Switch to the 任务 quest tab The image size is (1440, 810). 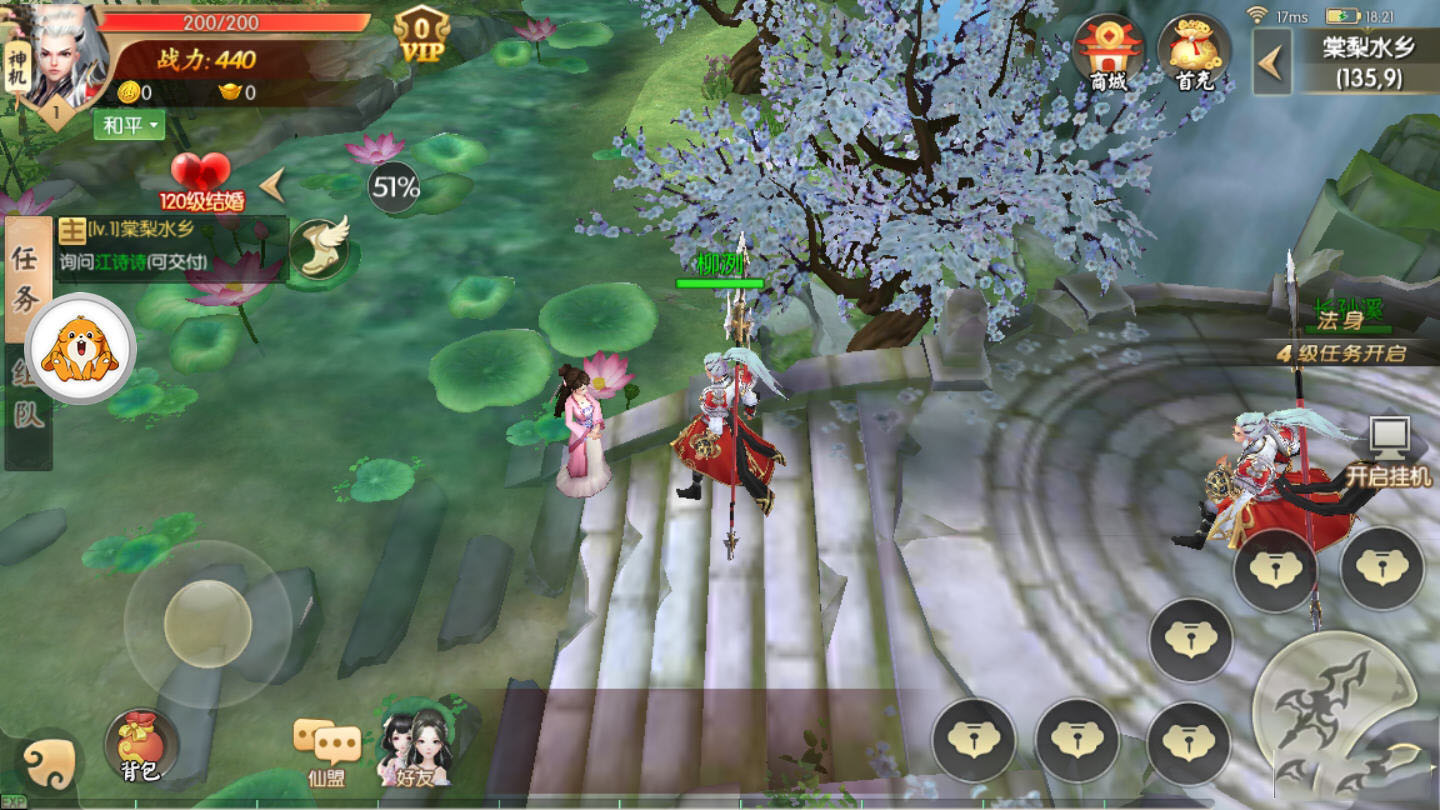tap(27, 280)
